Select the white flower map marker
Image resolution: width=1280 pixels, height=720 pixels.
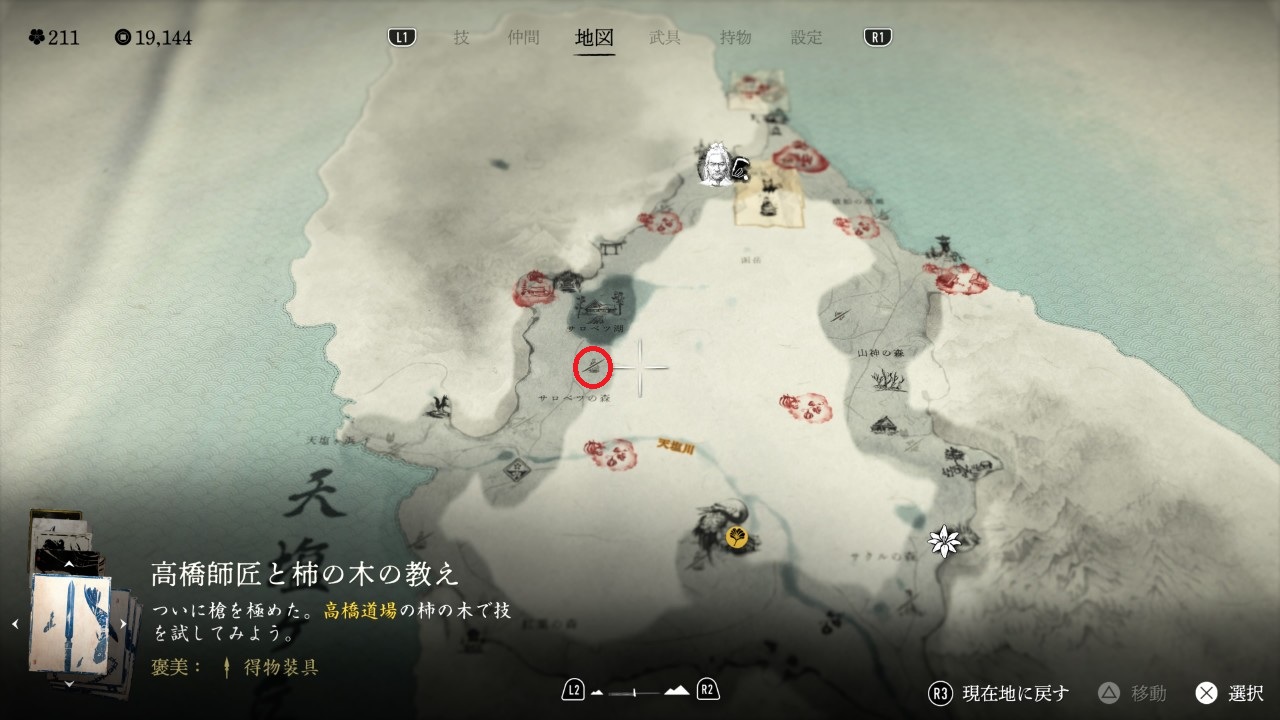(943, 541)
